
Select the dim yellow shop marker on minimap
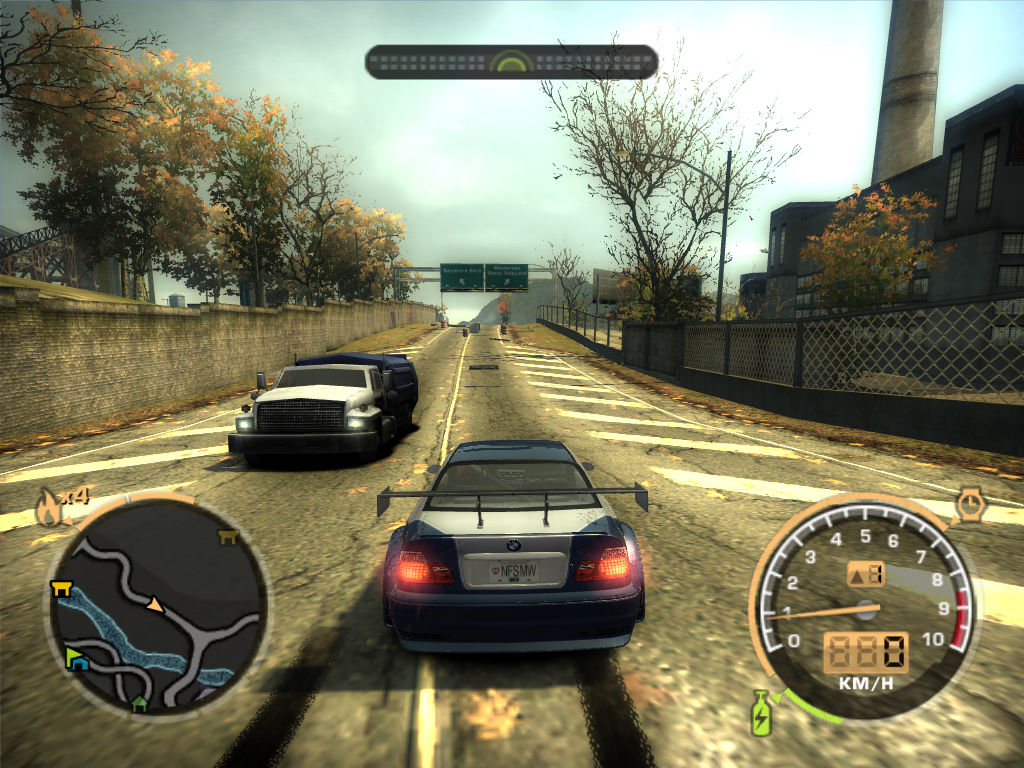pyautogui.click(x=227, y=538)
